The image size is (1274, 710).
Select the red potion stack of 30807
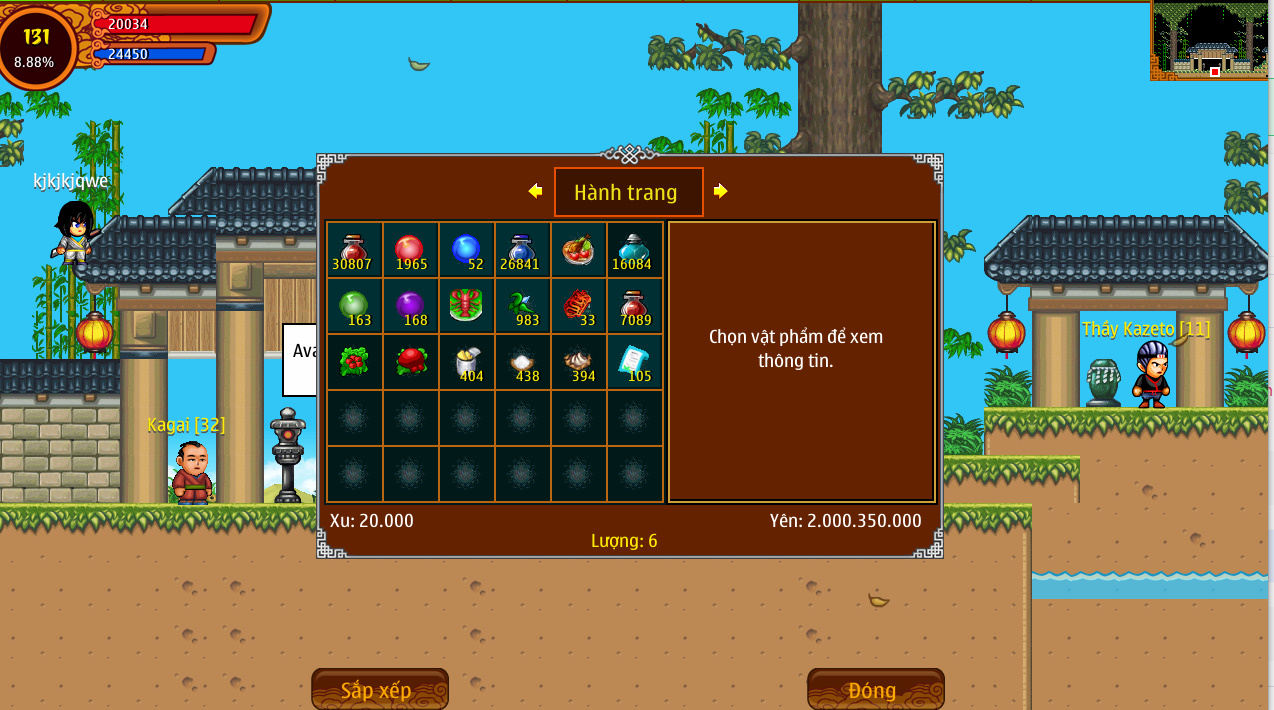pos(354,250)
